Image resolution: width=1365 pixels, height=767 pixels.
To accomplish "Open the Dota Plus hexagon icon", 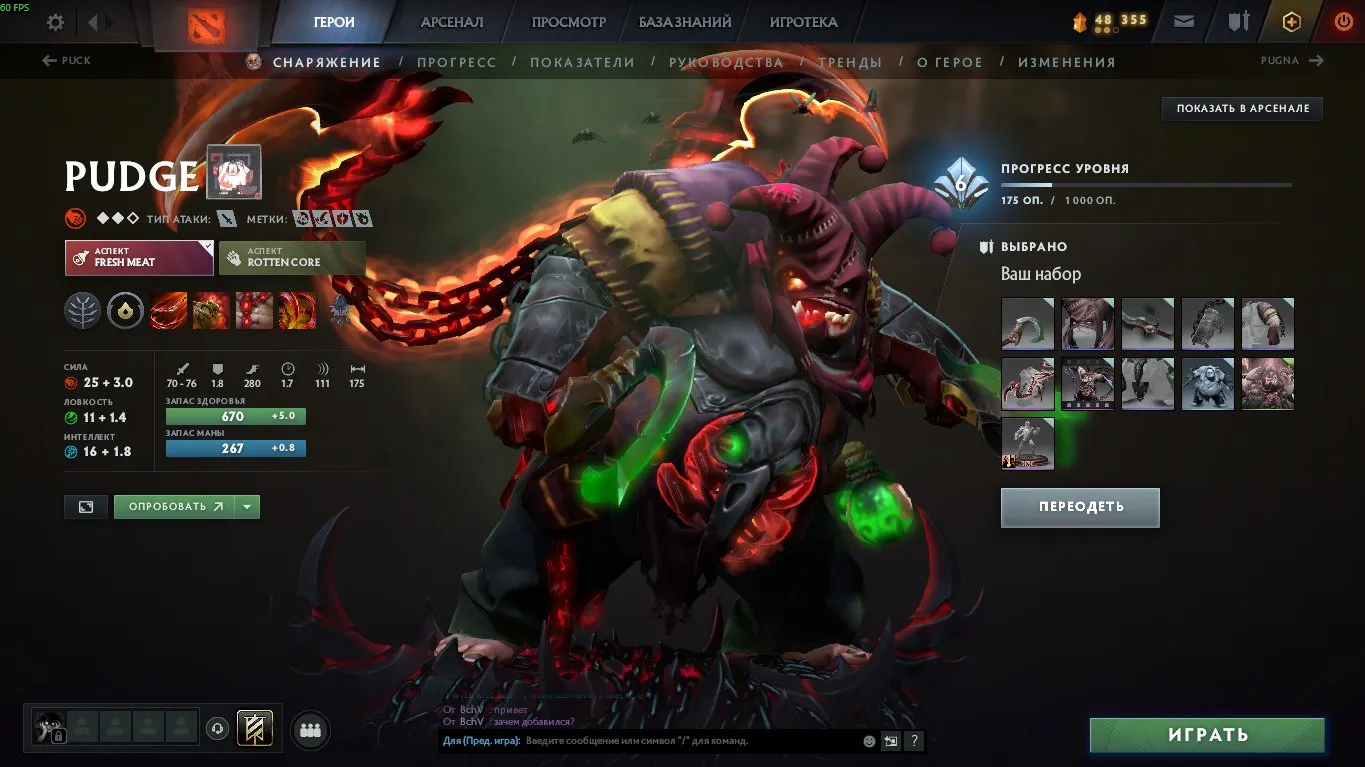I will [1291, 21].
